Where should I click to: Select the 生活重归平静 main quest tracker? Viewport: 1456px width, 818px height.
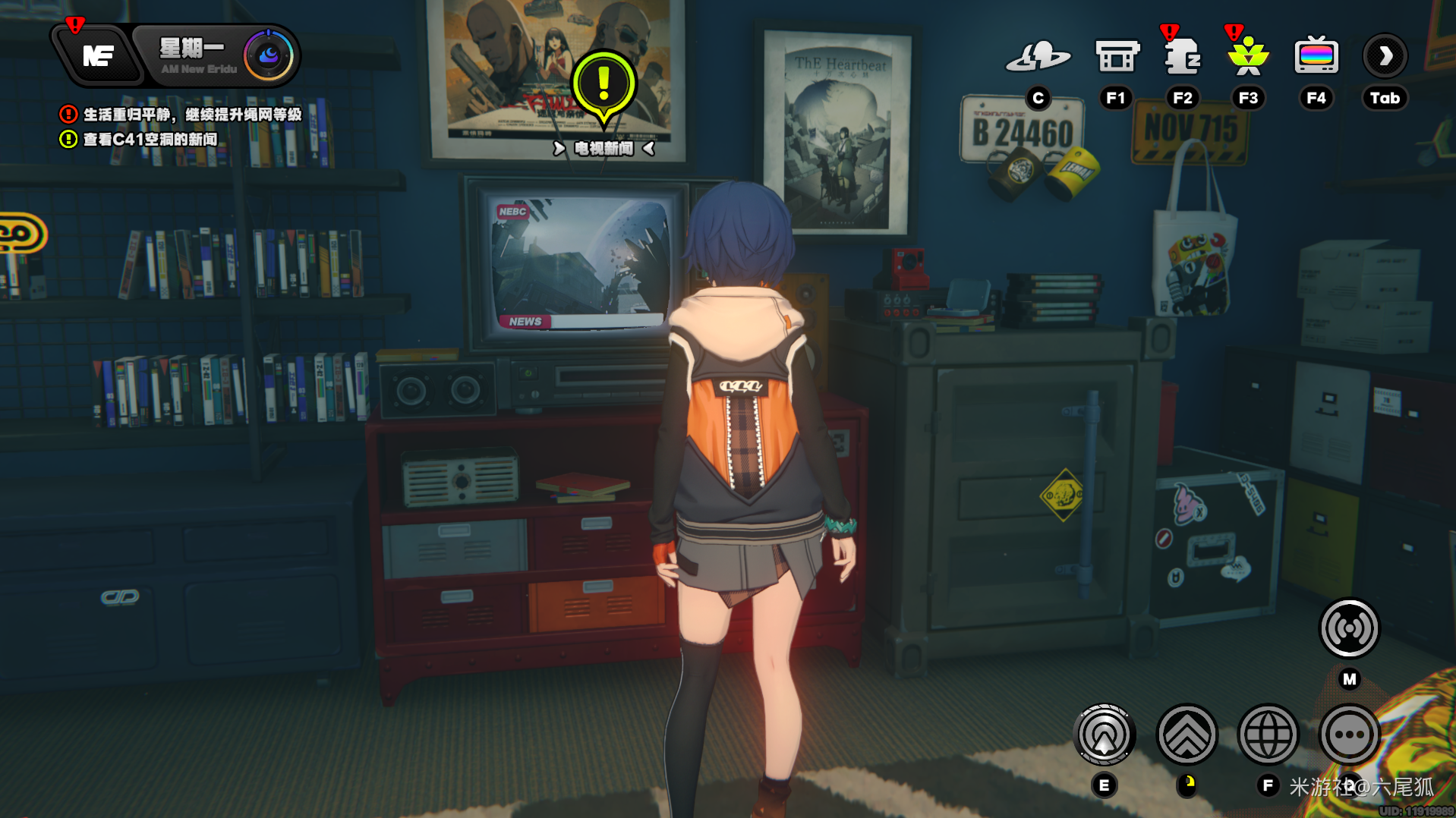191,115
